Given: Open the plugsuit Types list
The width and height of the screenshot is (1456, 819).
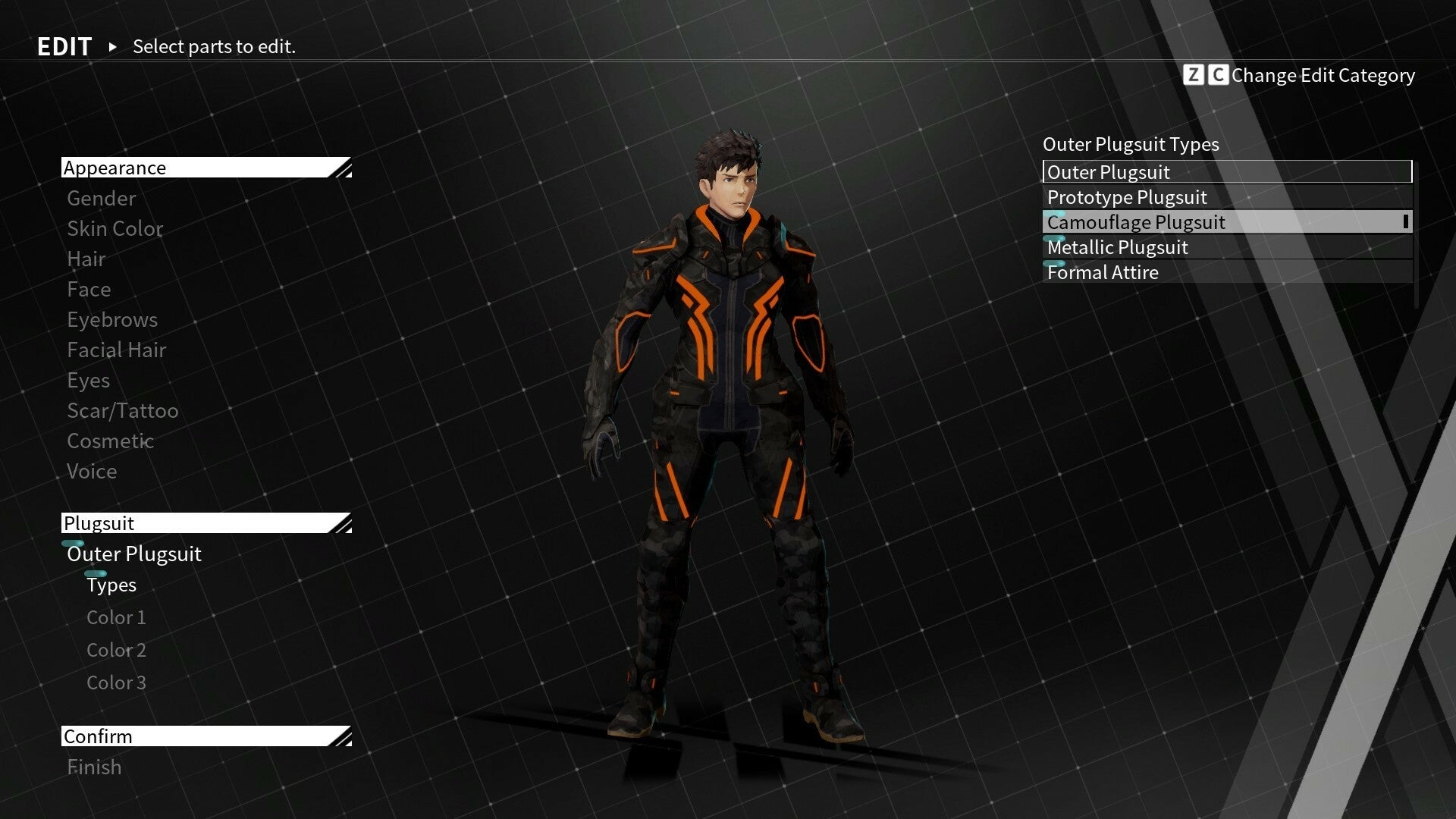Looking at the screenshot, I should point(111,585).
